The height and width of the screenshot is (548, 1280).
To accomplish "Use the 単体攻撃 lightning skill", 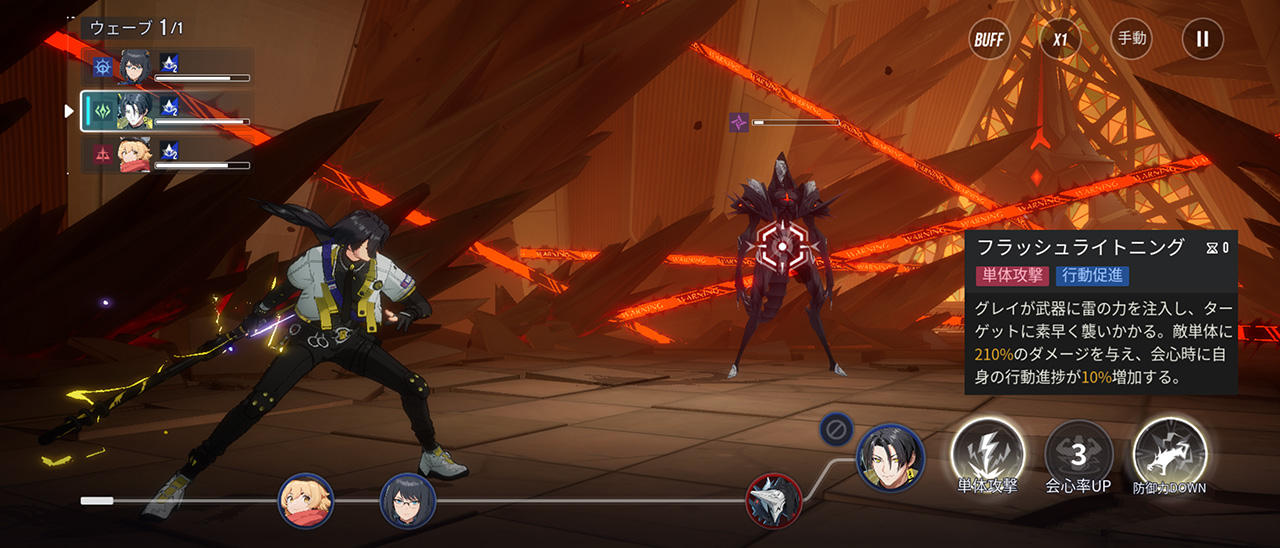I will [987, 453].
